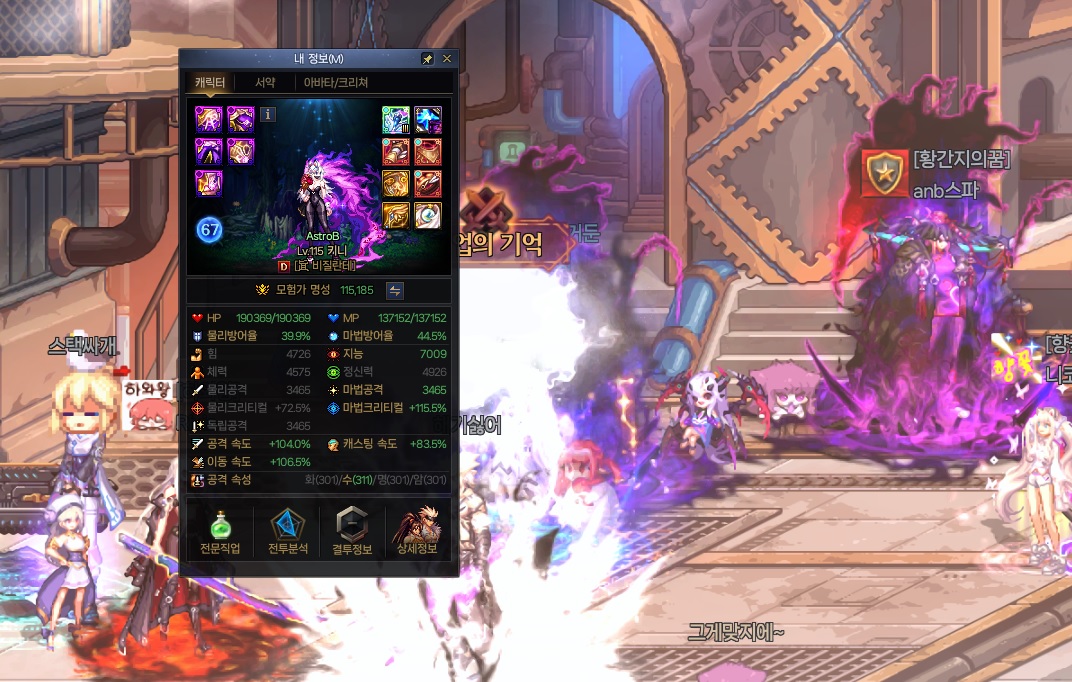
Task: Click the guild emblem star icon
Action: (x=885, y=173)
